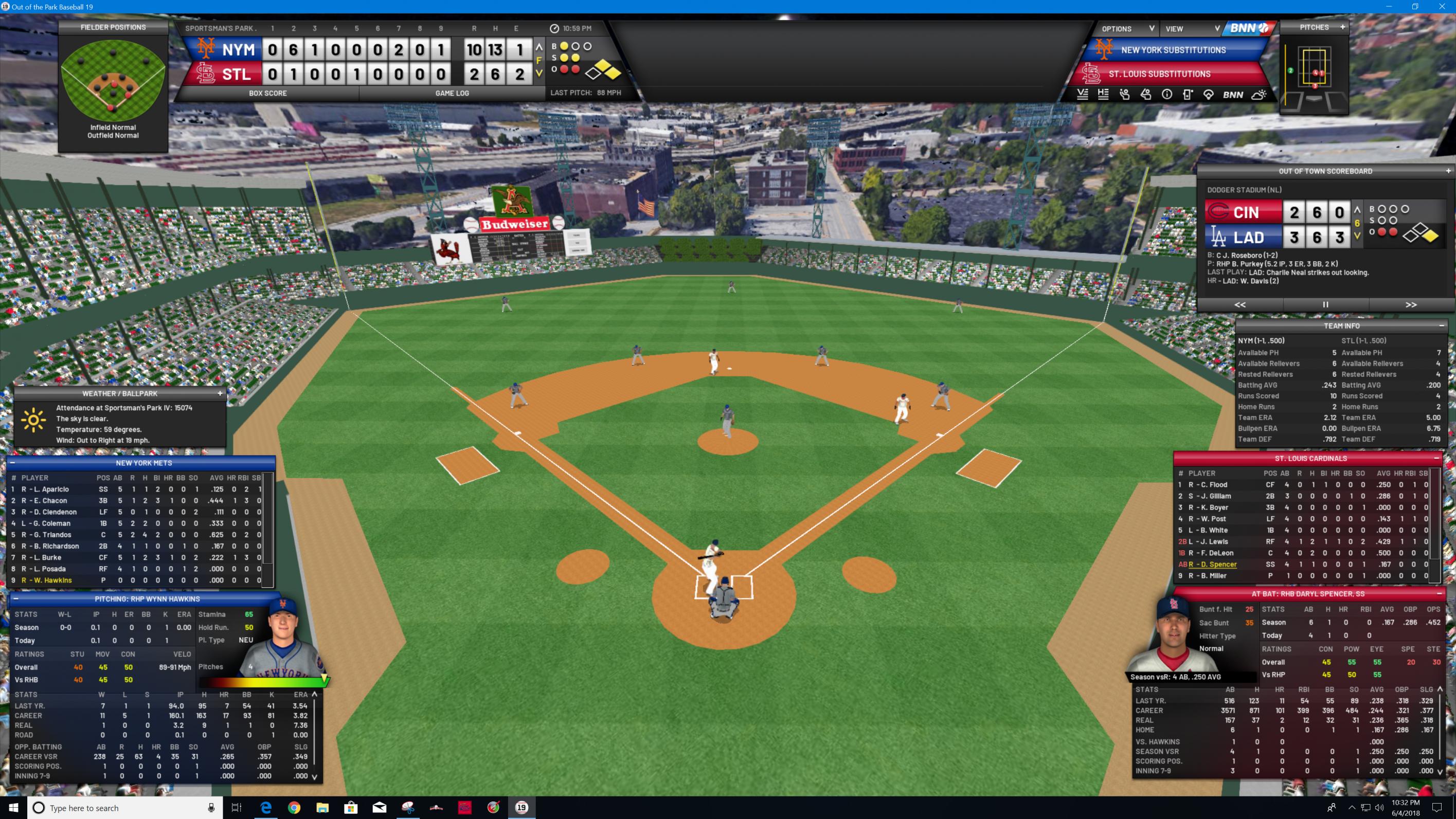The width and height of the screenshot is (1456, 819).
Task: Open the Options dropdown
Action: pyautogui.click(x=1127, y=29)
